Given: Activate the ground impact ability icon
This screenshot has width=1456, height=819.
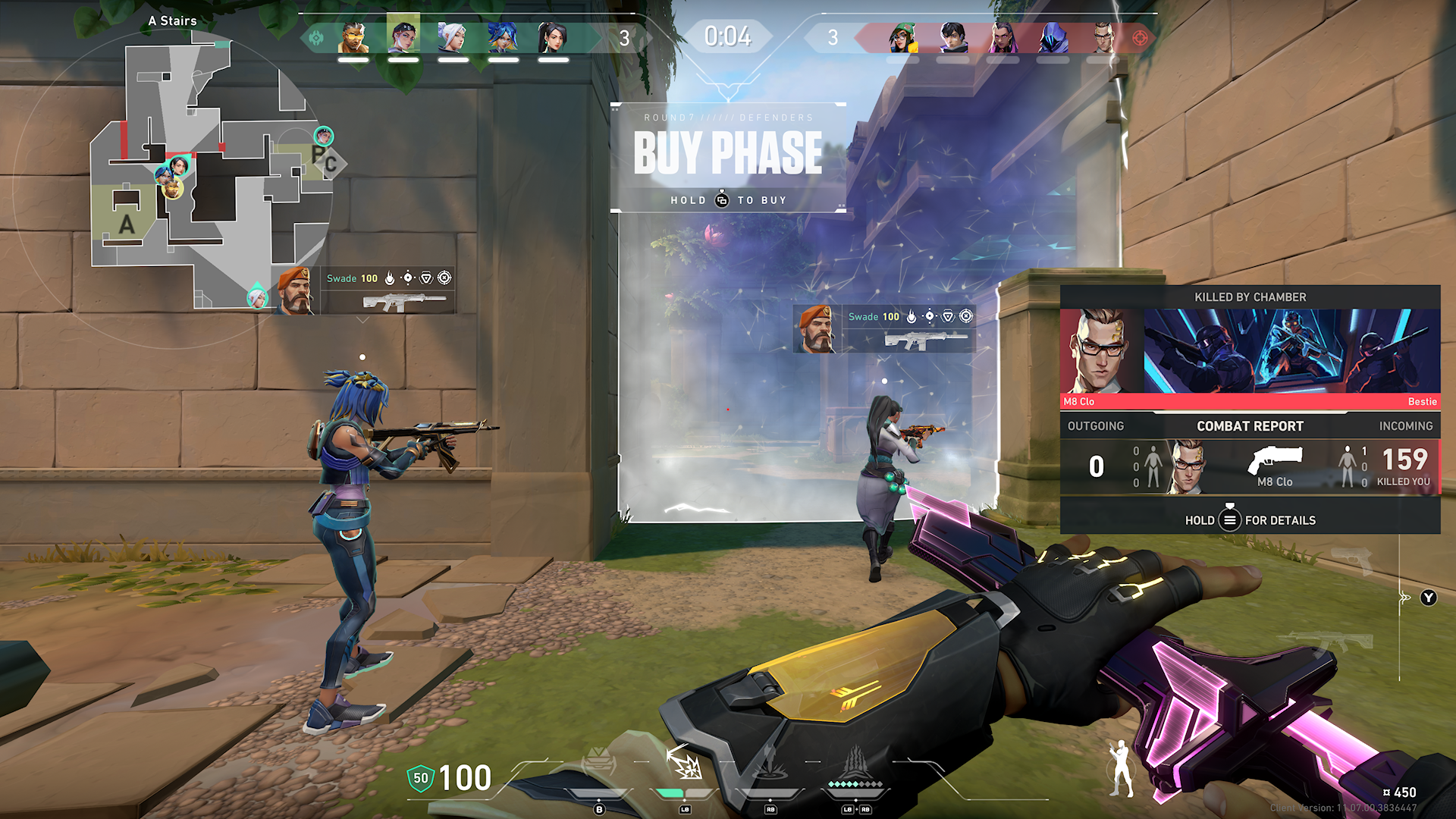Looking at the screenshot, I should point(770,764).
